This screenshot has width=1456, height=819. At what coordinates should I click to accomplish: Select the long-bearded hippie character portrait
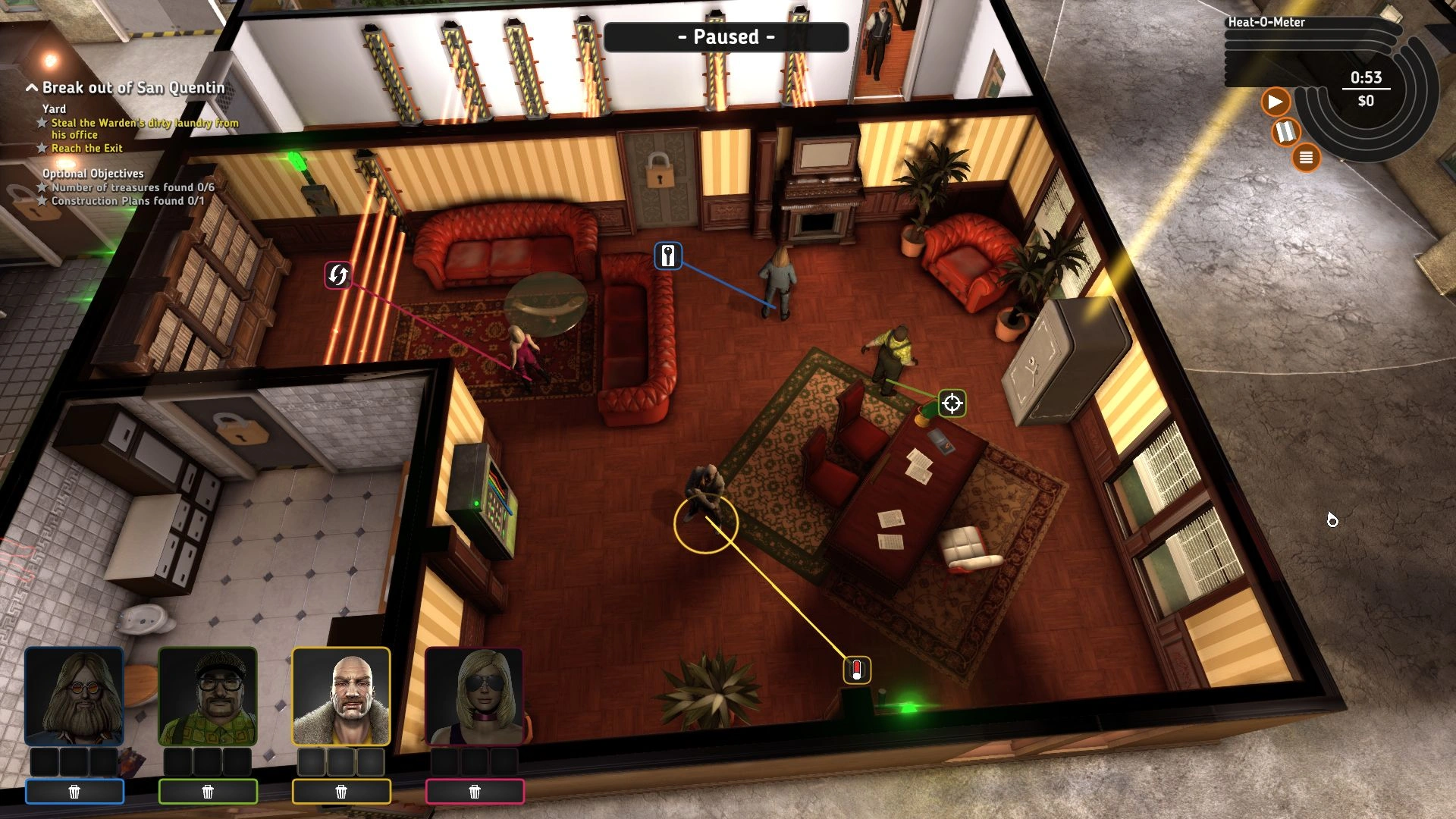tap(74, 696)
